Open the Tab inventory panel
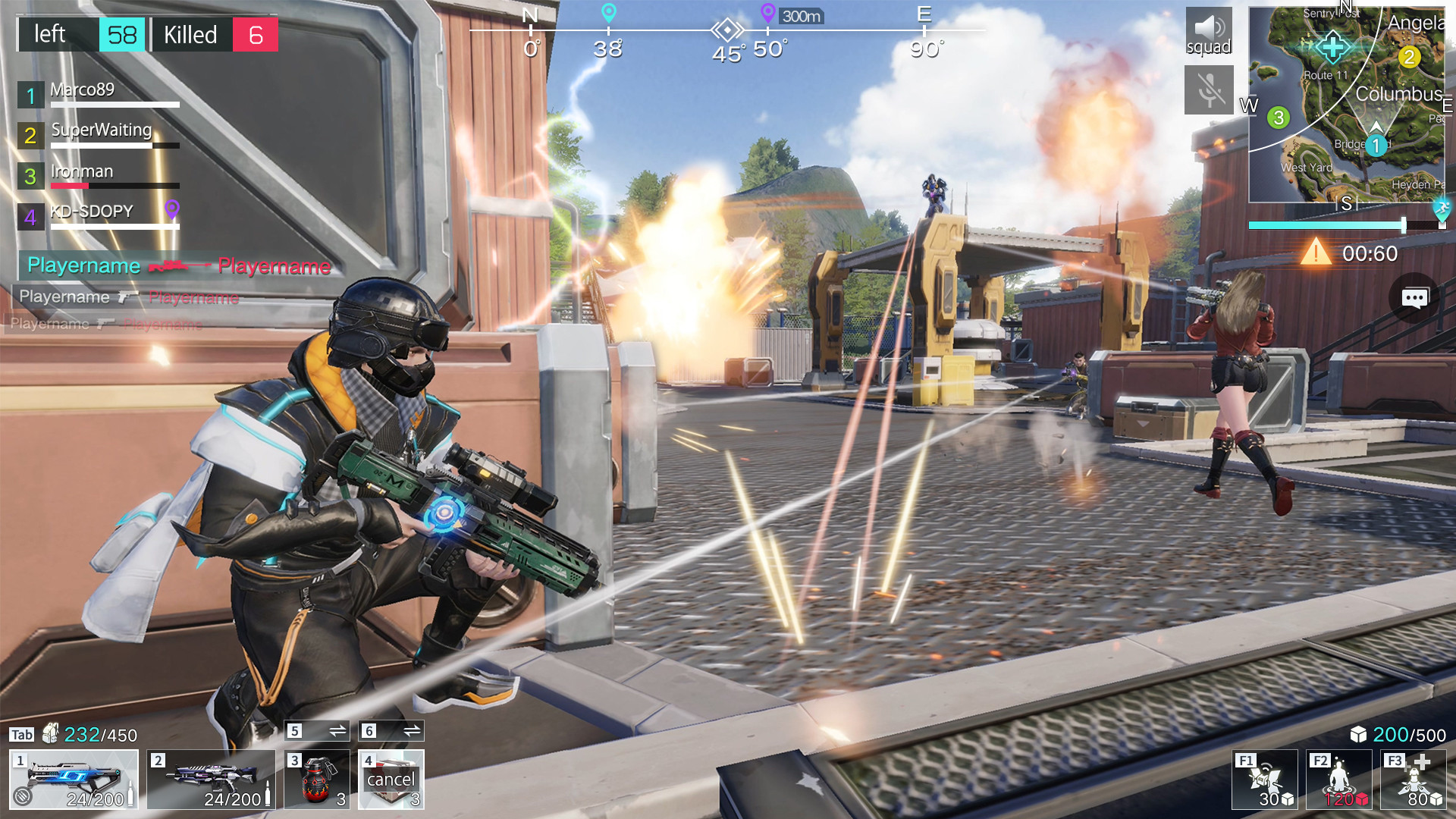Screen dimensions: 1456x819 [x=21, y=733]
